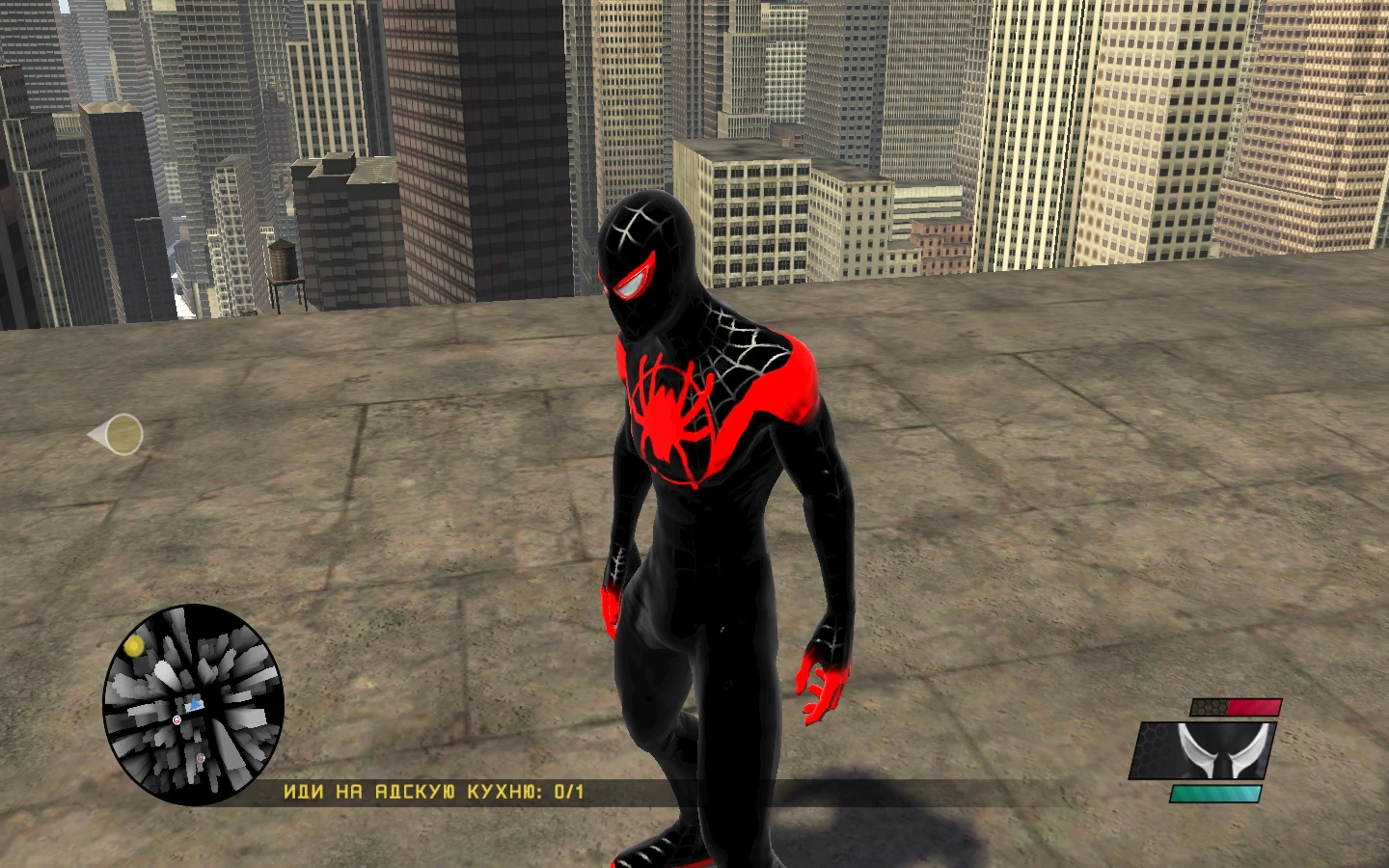The image size is (1389, 868).
Task: Click the hexagon-patterned section of the health bar
Action: (x=1210, y=707)
